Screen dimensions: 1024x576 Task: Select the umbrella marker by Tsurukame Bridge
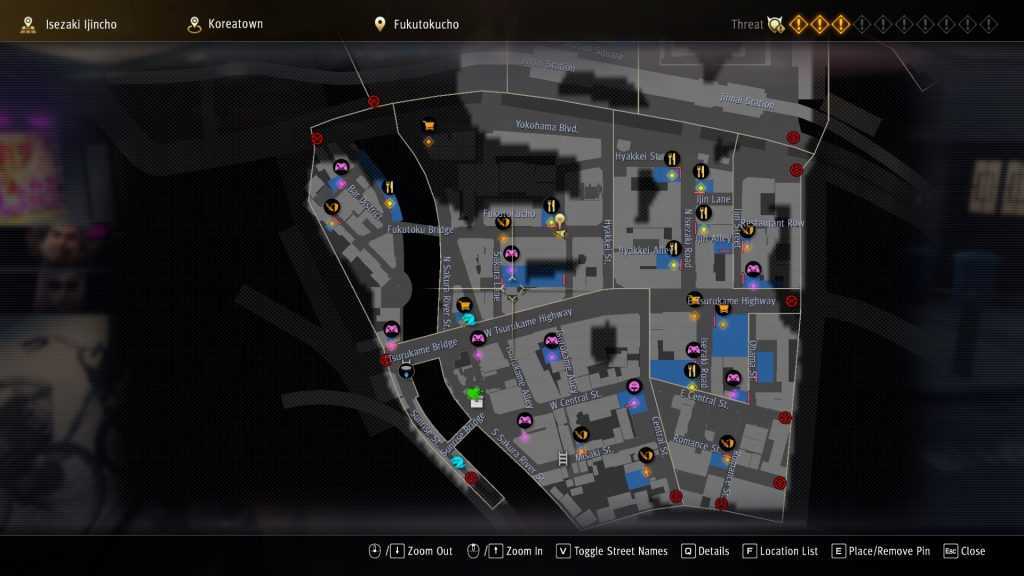click(x=405, y=370)
